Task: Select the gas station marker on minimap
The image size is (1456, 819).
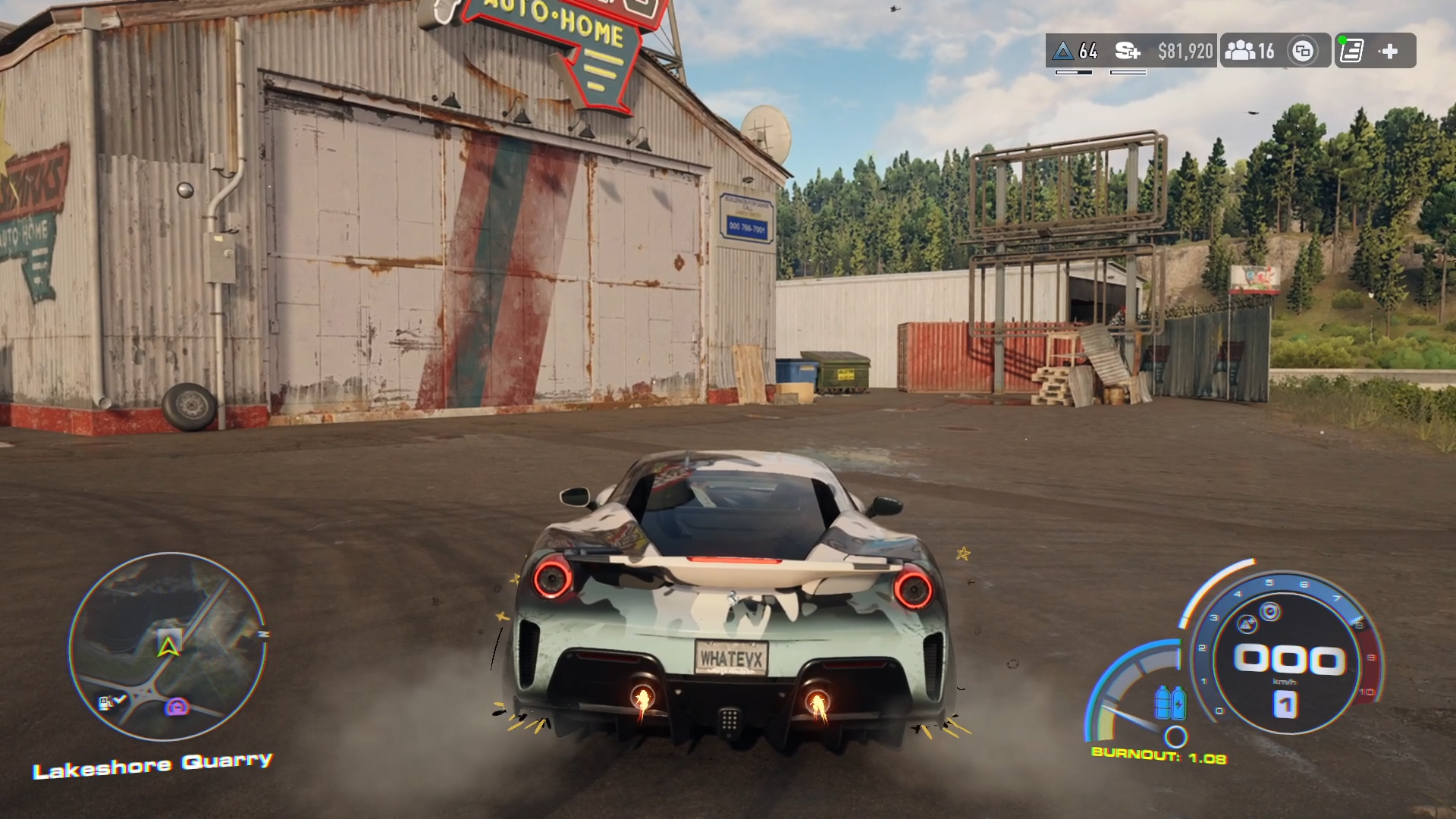Action: [x=107, y=703]
